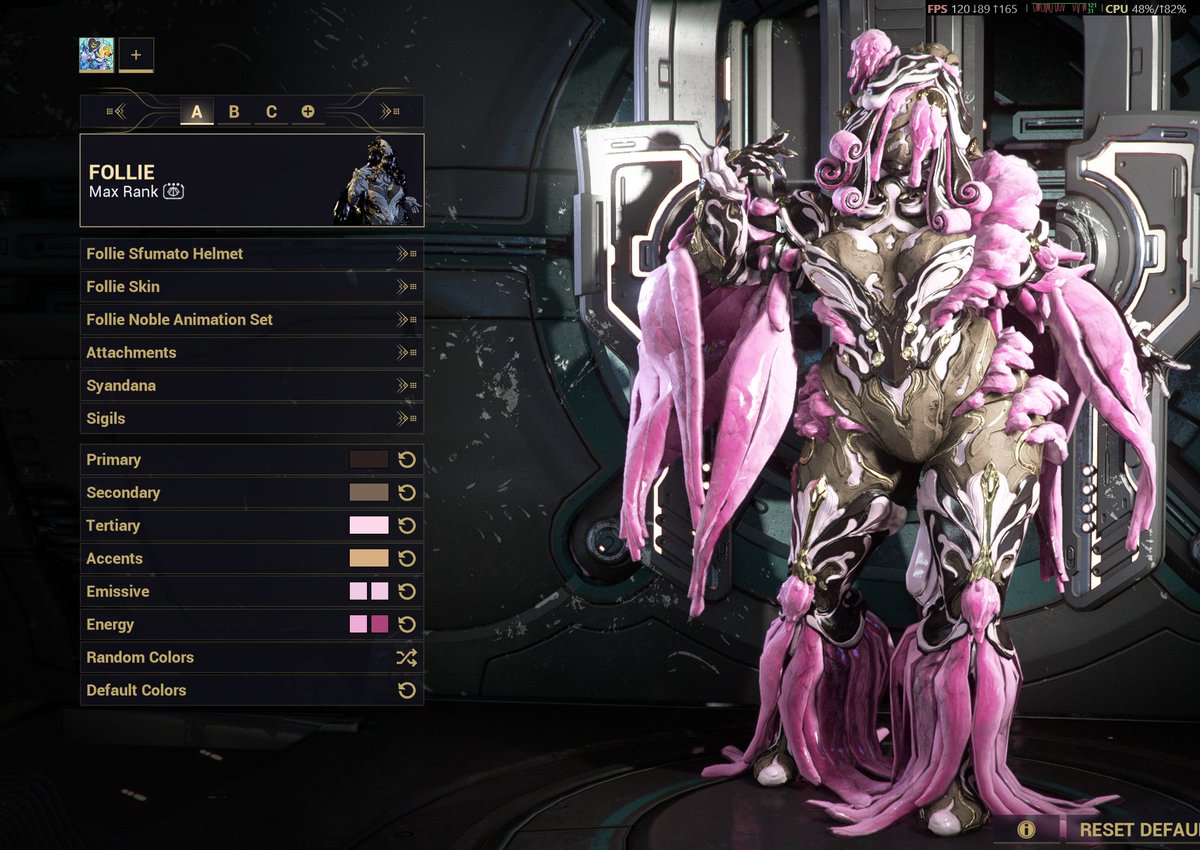This screenshot has height=850, width=1200.
Task: Choose Follie Noble Animation Set entry
Action: (x=251, y=320)
